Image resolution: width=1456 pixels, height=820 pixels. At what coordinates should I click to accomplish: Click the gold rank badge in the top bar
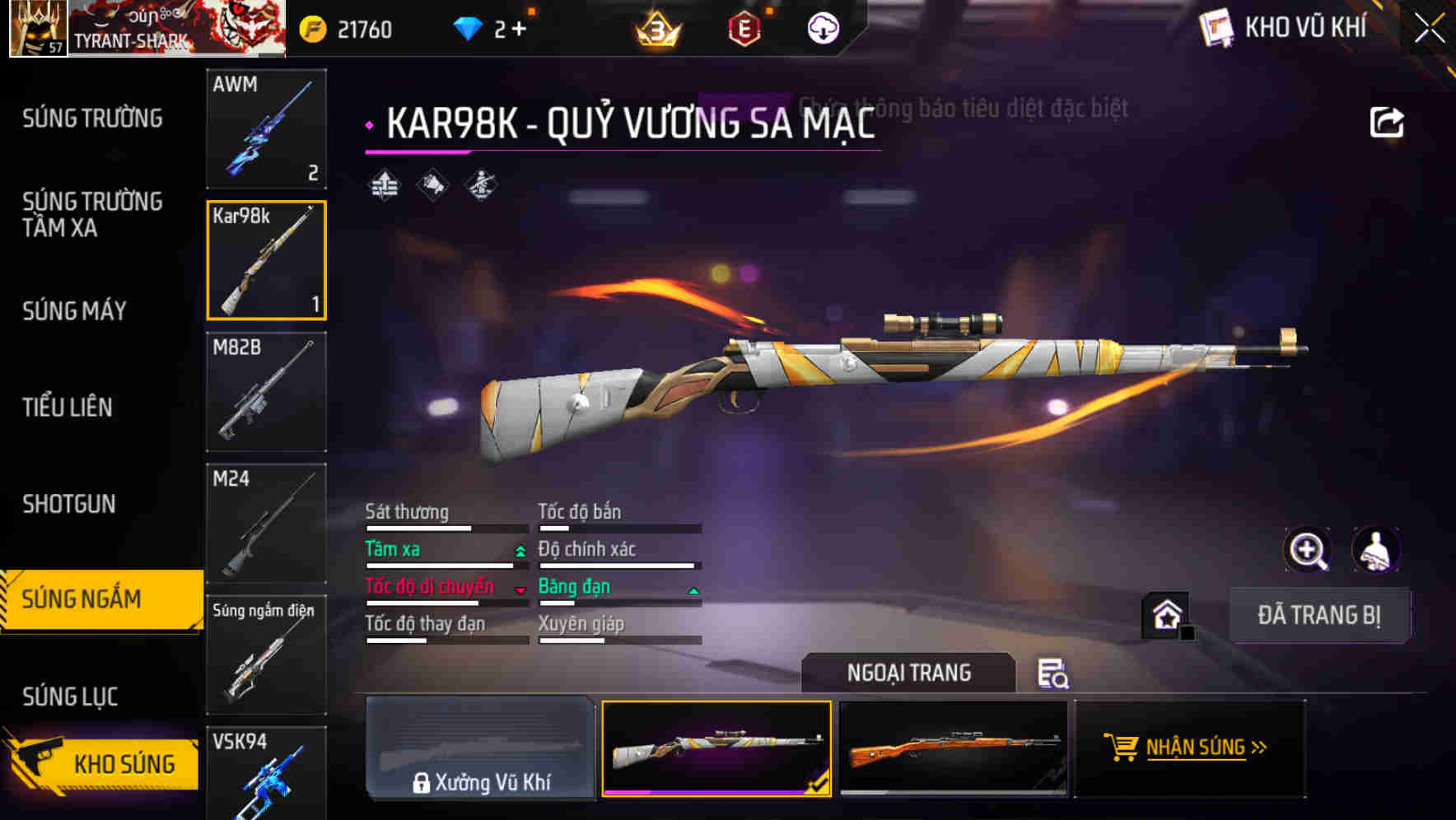pyautogui.click(x=653, y=27)
